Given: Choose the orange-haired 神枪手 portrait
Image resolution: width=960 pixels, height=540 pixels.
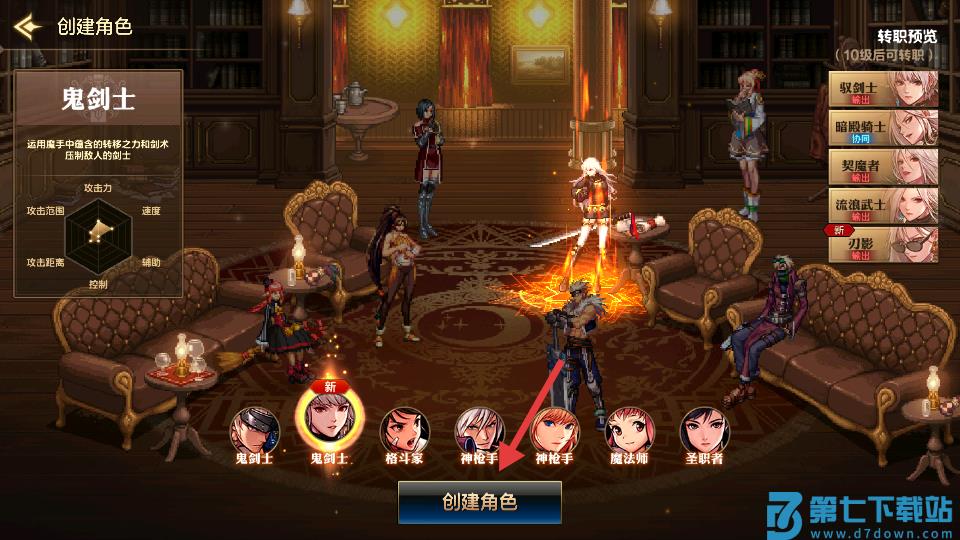Looking at the screenshot, I should [554, 429].
